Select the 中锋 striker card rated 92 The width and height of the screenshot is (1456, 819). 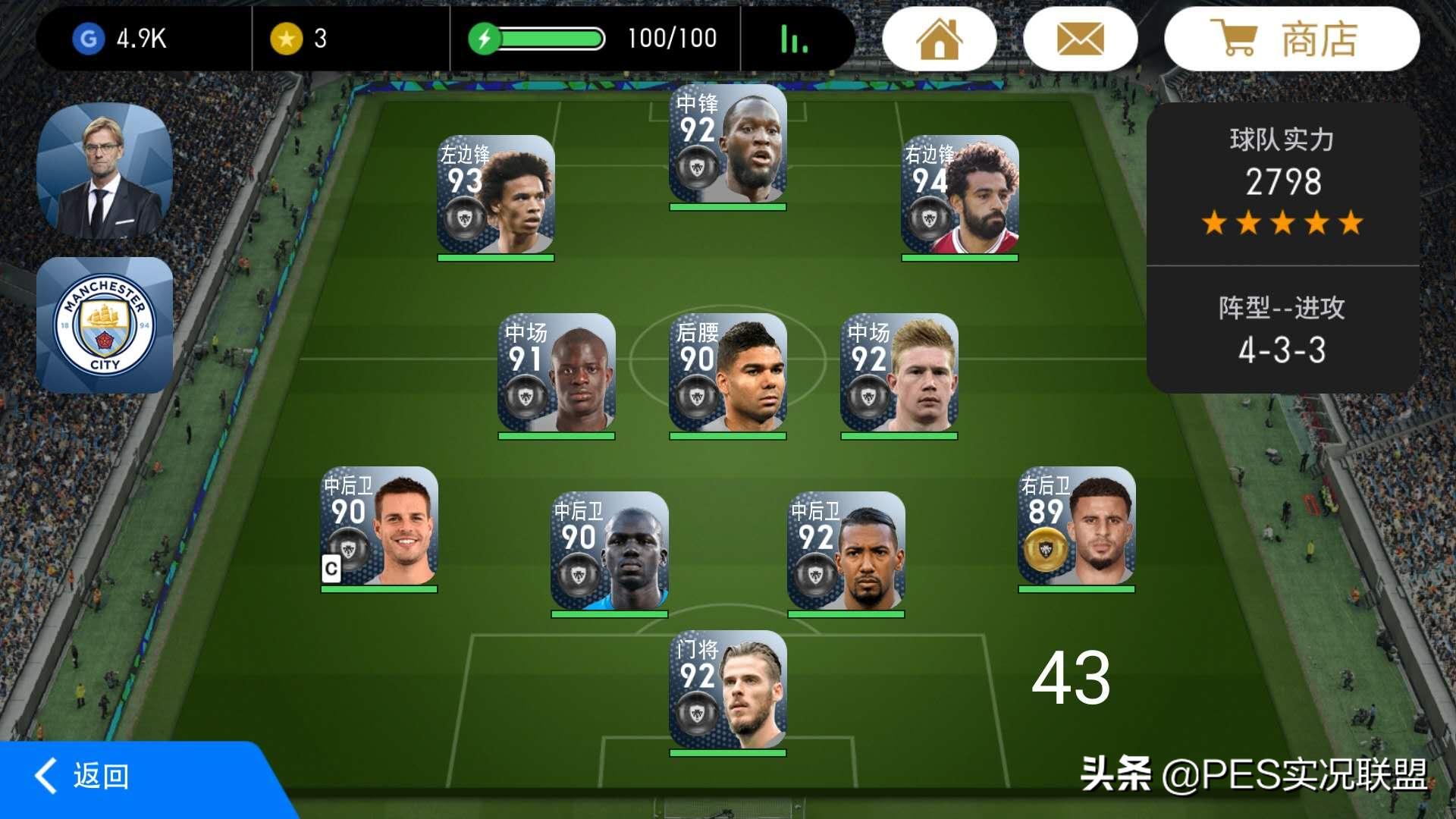[x=728, y=146]
